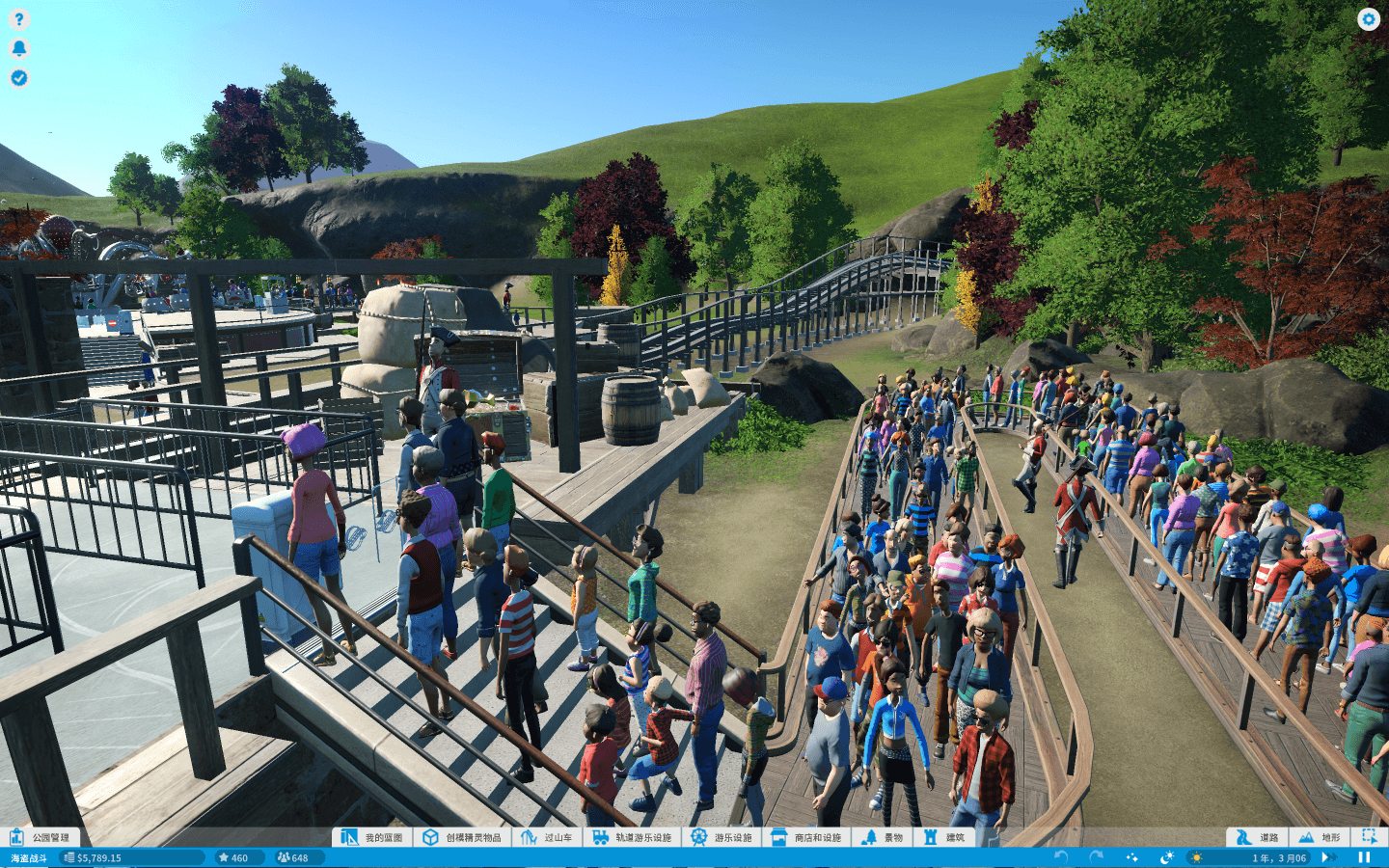This screenshot has height=868, width=1389.
Task: Open the notifications bell
Action: (19, 48)
